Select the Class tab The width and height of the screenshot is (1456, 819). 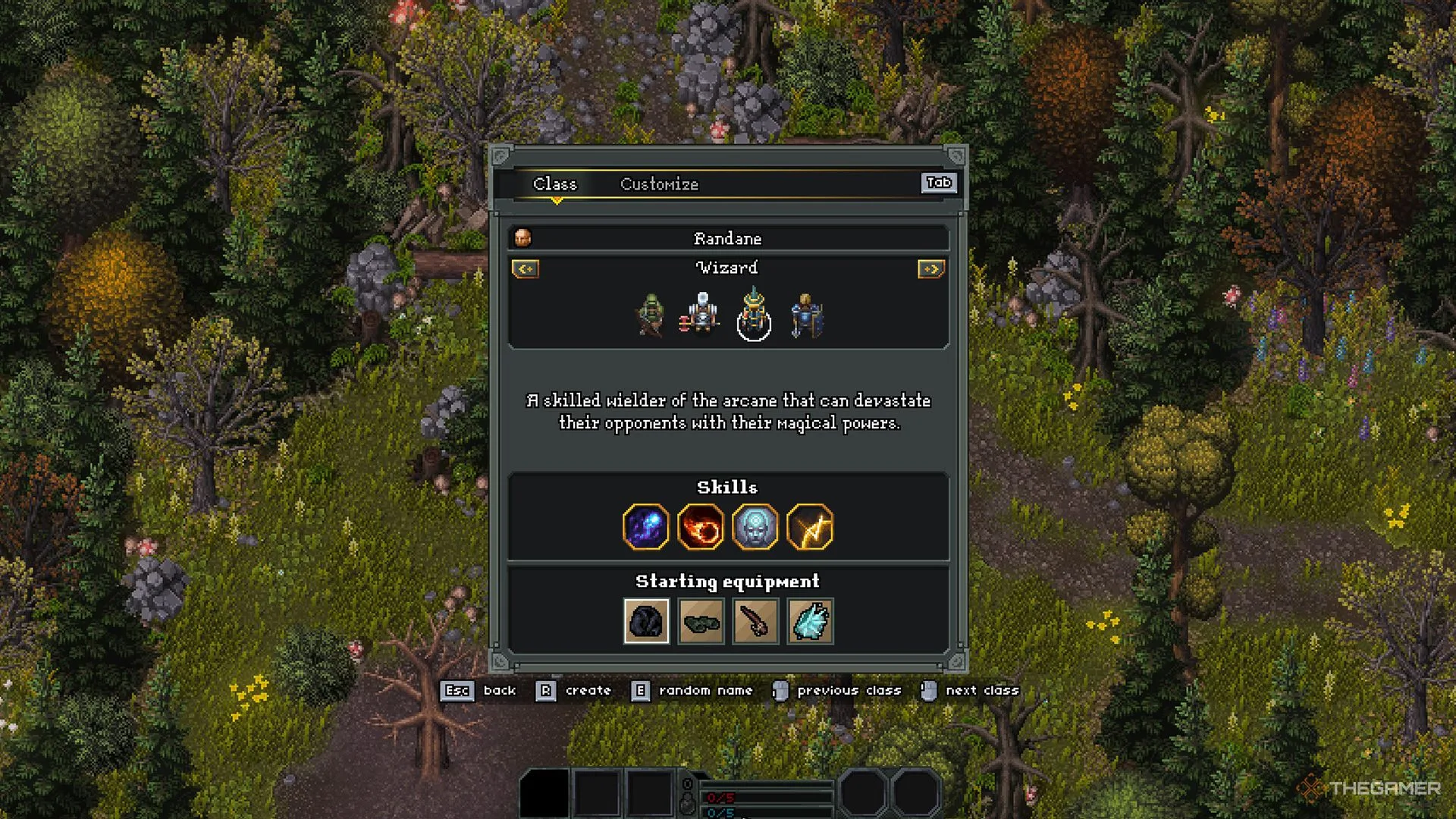[554, 184]
